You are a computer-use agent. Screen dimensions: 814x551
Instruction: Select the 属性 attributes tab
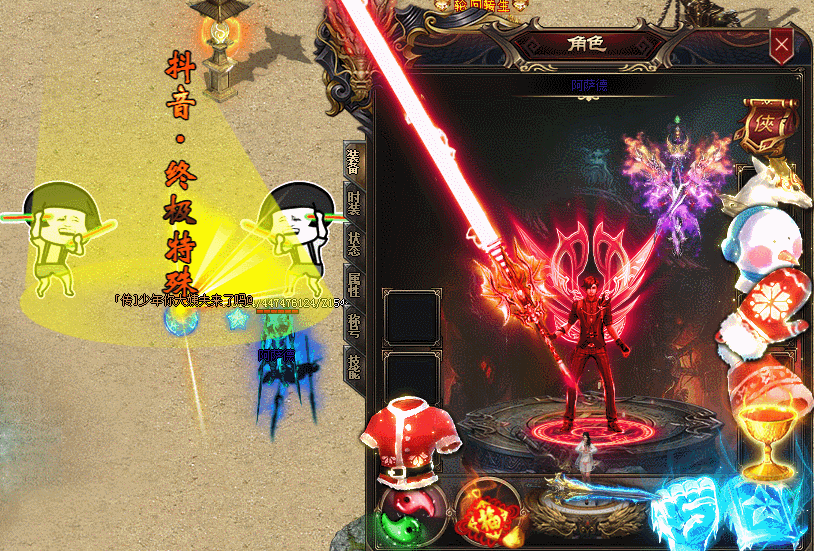pos(354,286)
